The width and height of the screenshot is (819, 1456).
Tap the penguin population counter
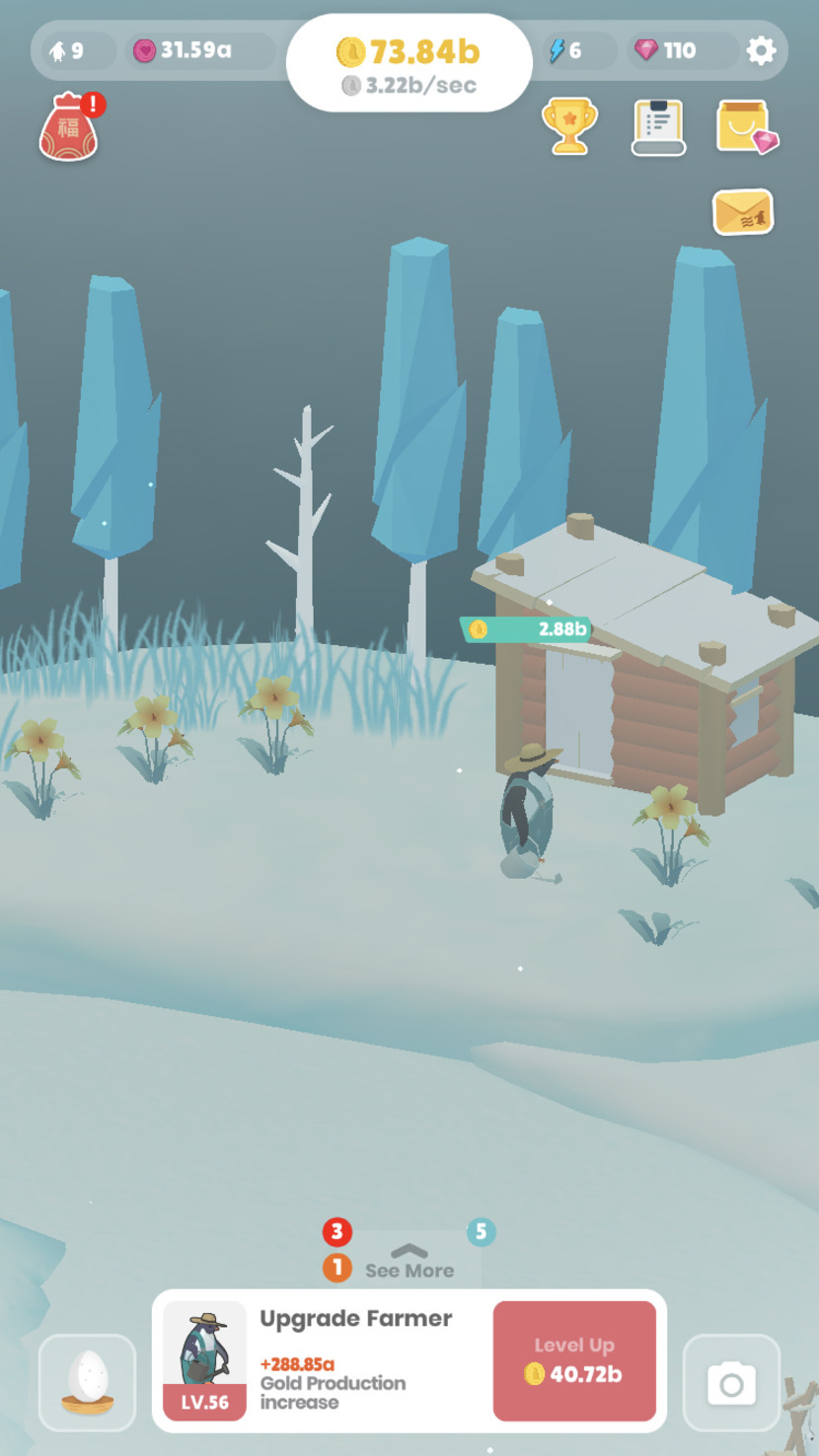[x=67, y=50]
